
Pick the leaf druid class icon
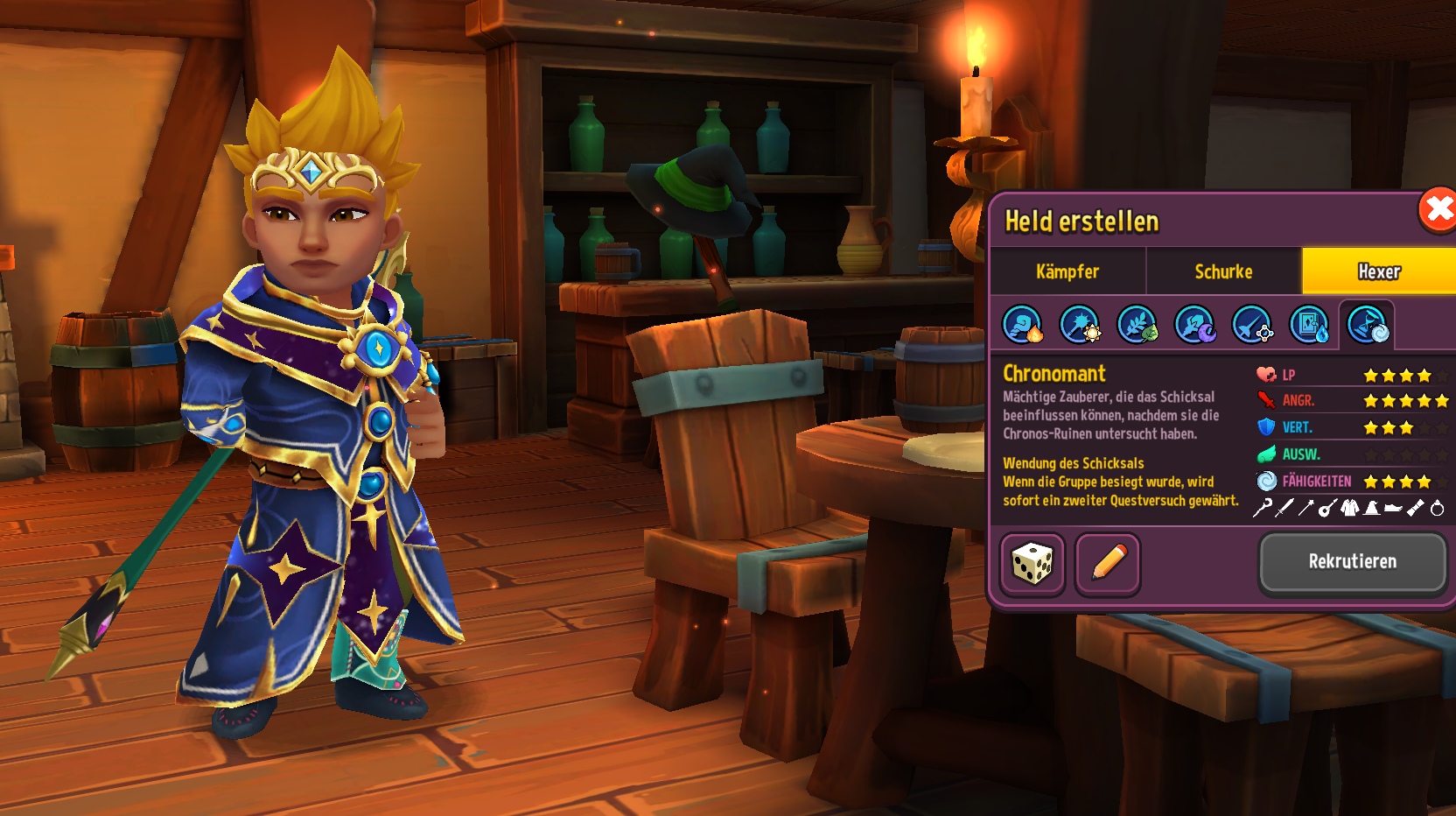point(1137,325)
